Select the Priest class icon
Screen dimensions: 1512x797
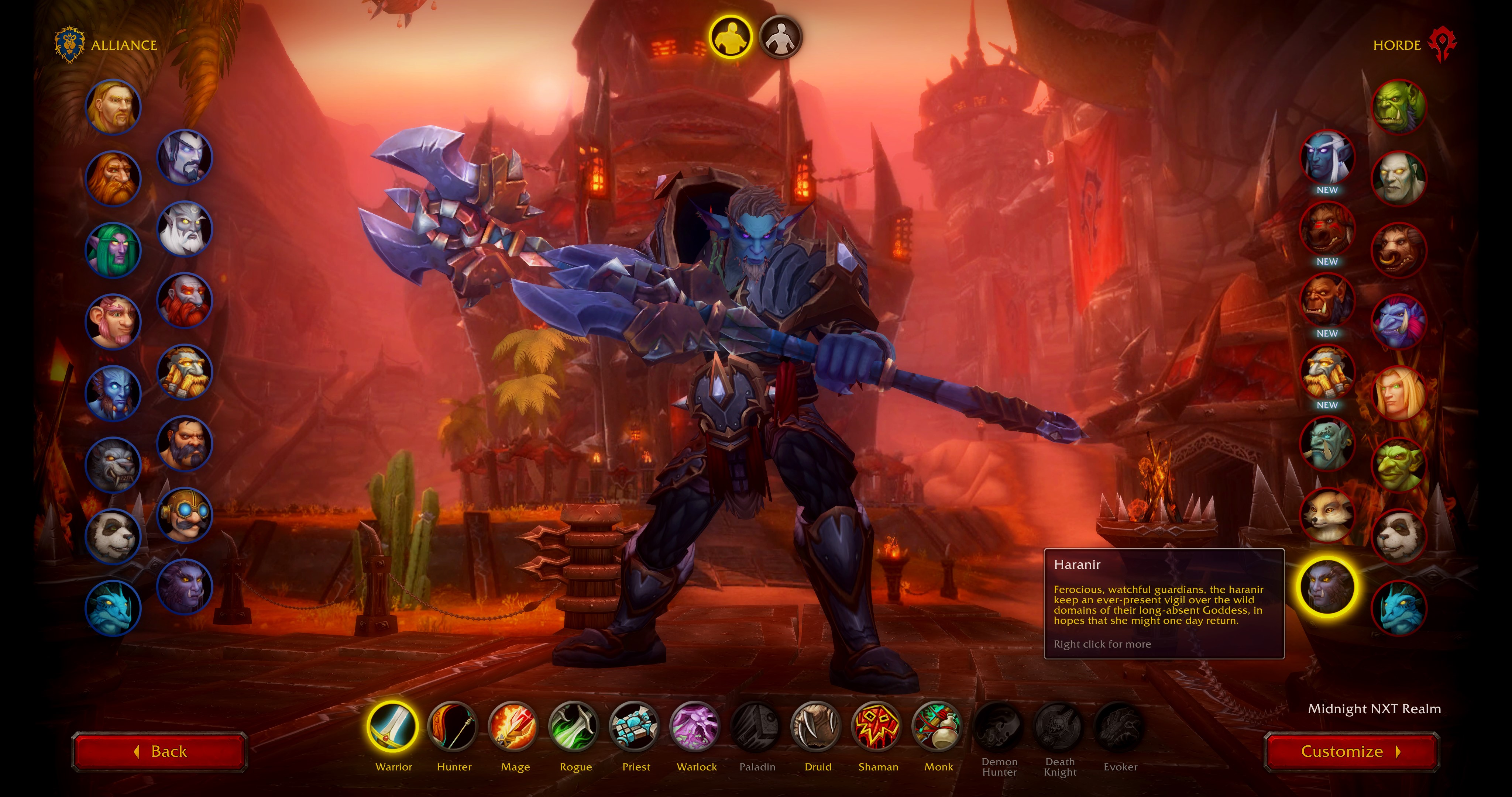[636, 728]
